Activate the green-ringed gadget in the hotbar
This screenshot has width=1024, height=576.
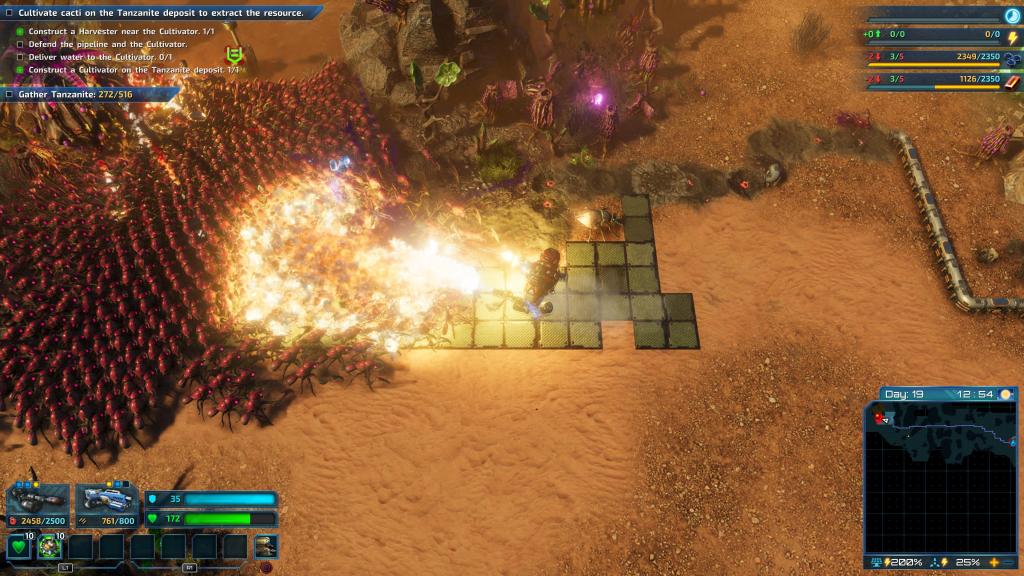click(50, 547)
